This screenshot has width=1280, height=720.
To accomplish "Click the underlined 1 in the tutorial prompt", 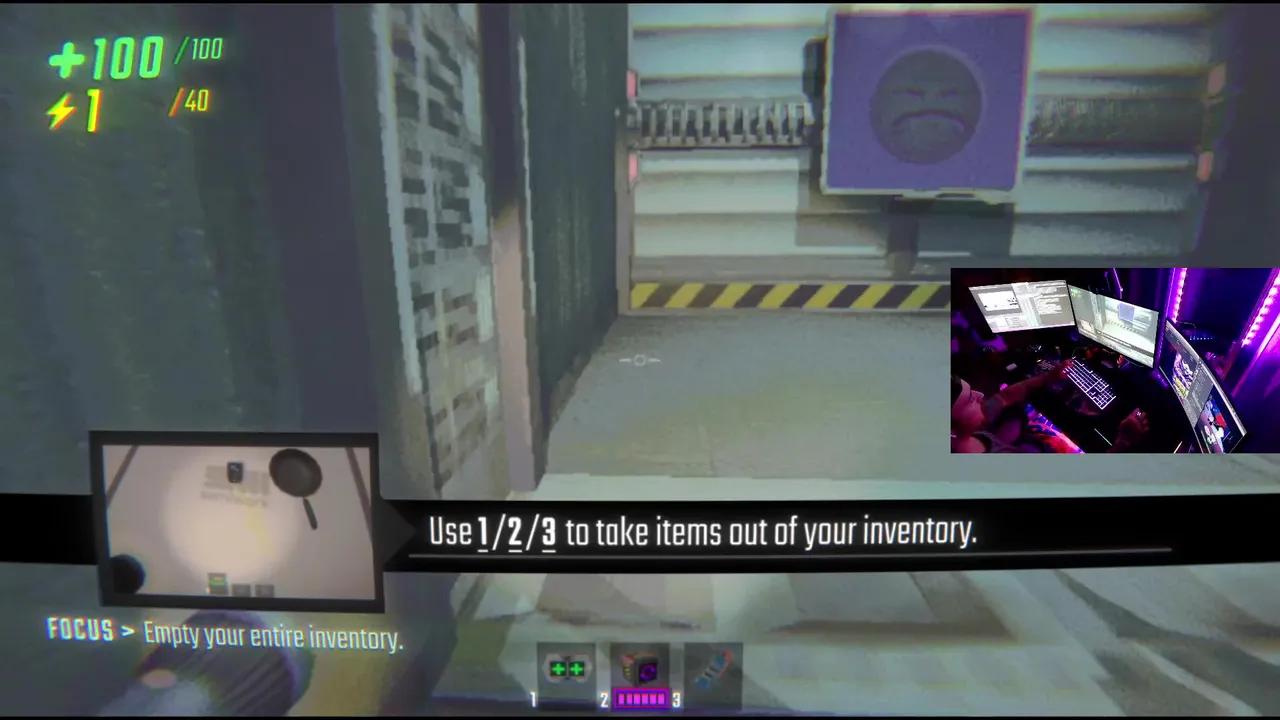I will coord(481,532).
